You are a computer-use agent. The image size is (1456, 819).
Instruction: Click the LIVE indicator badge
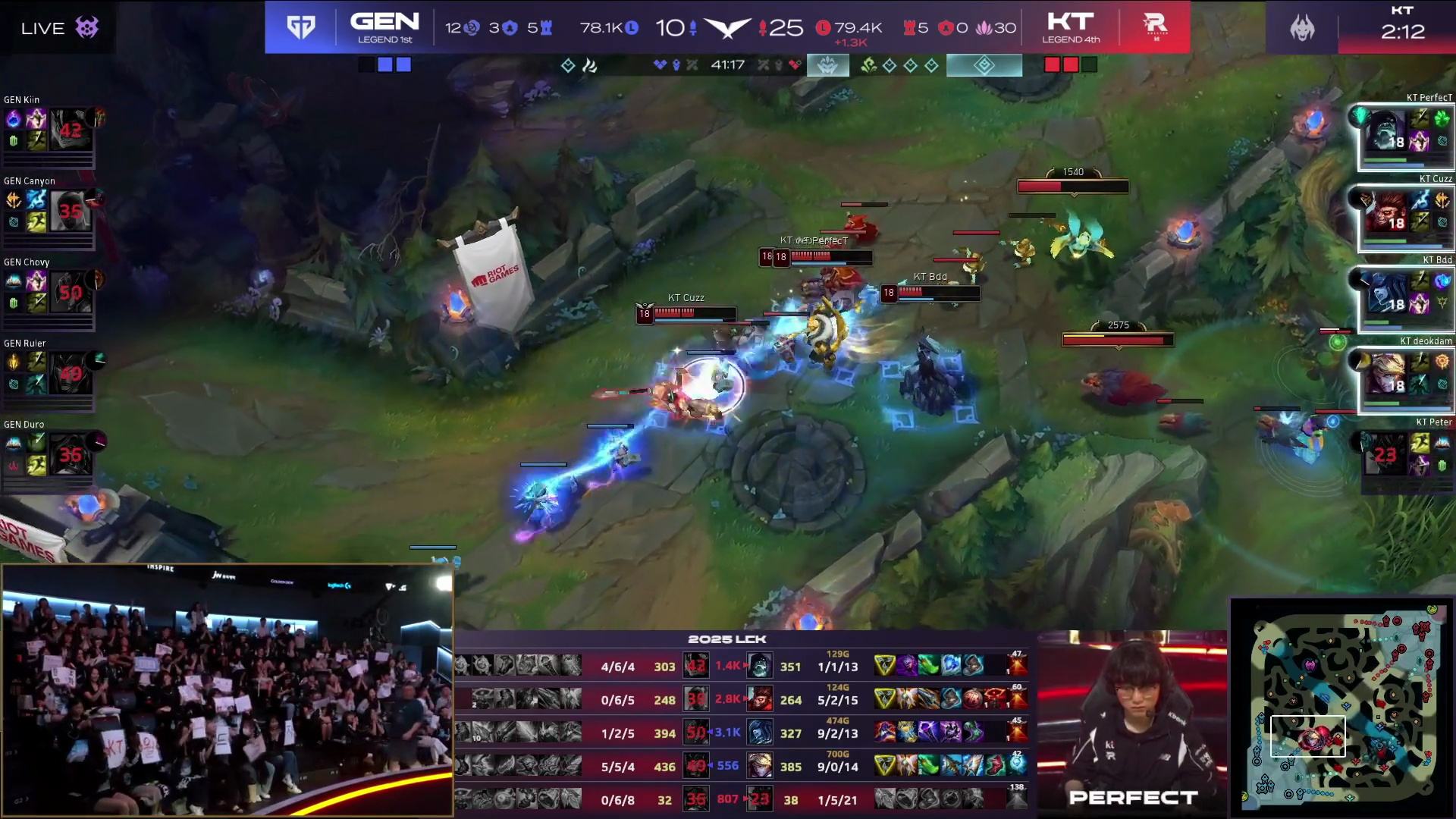pos(59,29)
